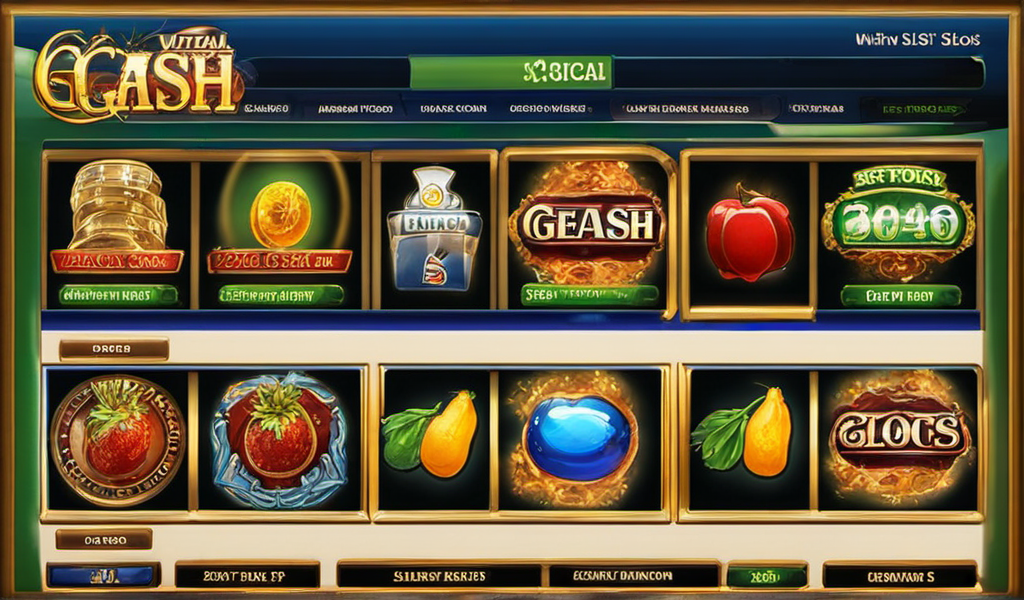Activate the blue button in the bottom bar
This screenshot has height=600, width=1024.
coord(103,575)
